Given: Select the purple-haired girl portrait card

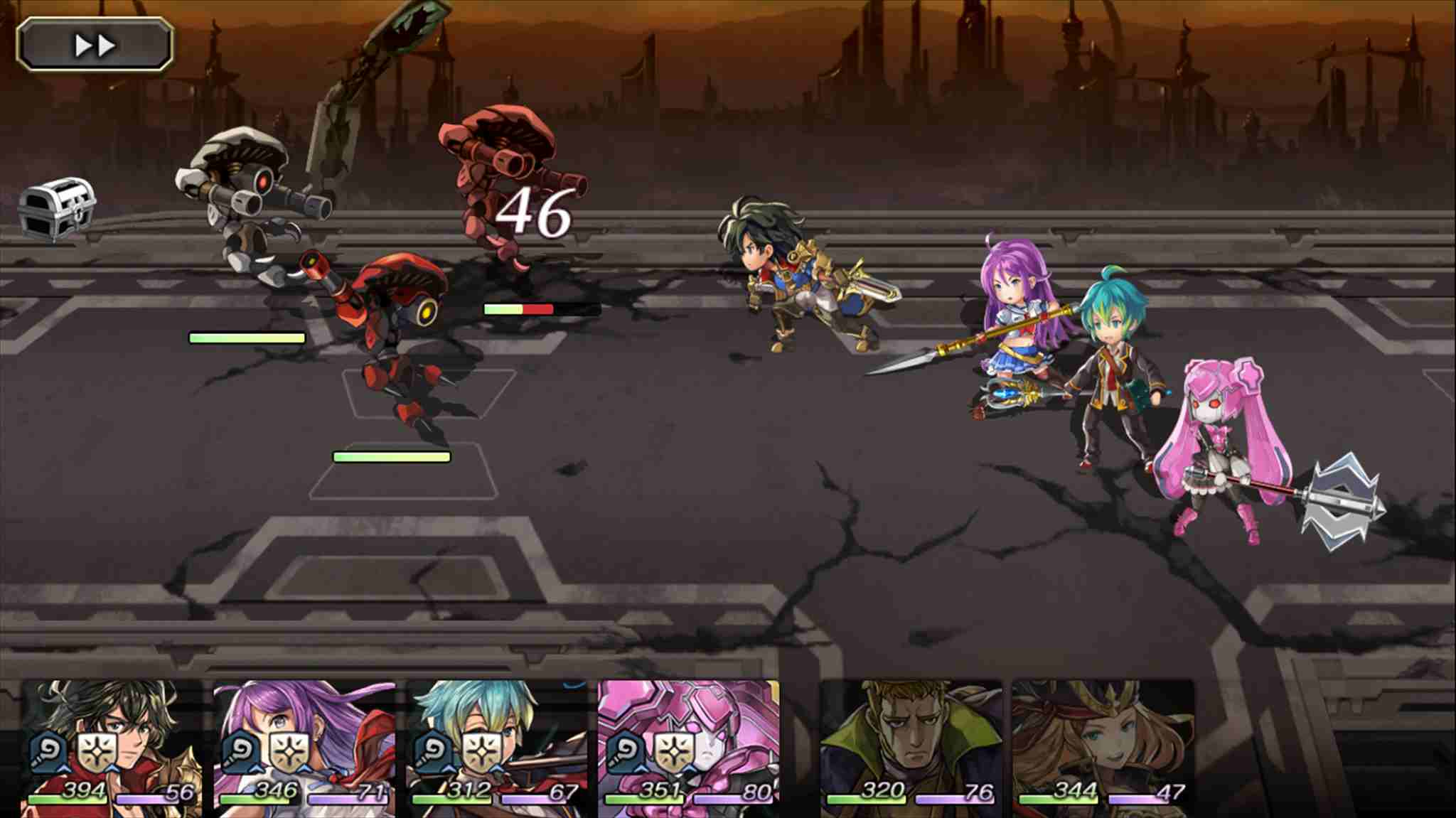Looking at the screenshot, I should click(304, 746).
